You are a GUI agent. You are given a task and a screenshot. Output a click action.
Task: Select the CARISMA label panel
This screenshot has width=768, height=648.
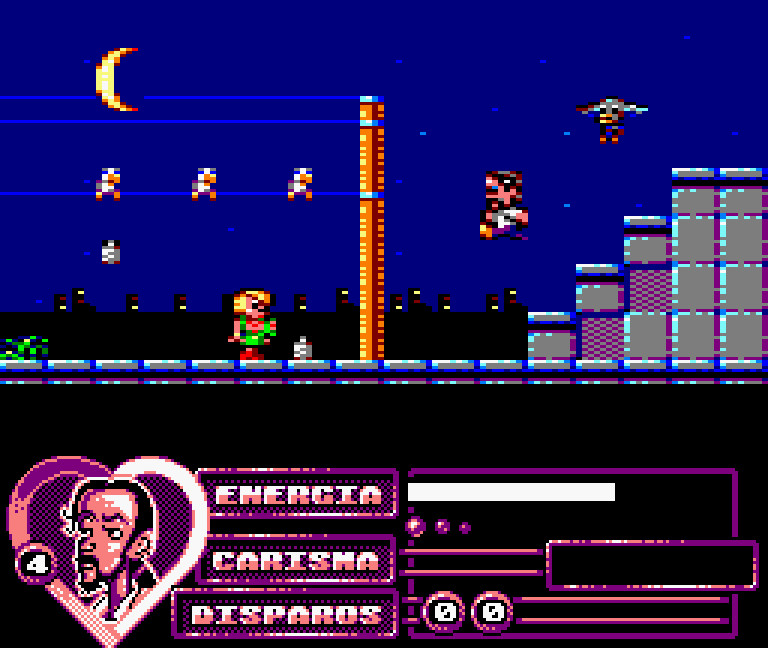click(296, 560)
